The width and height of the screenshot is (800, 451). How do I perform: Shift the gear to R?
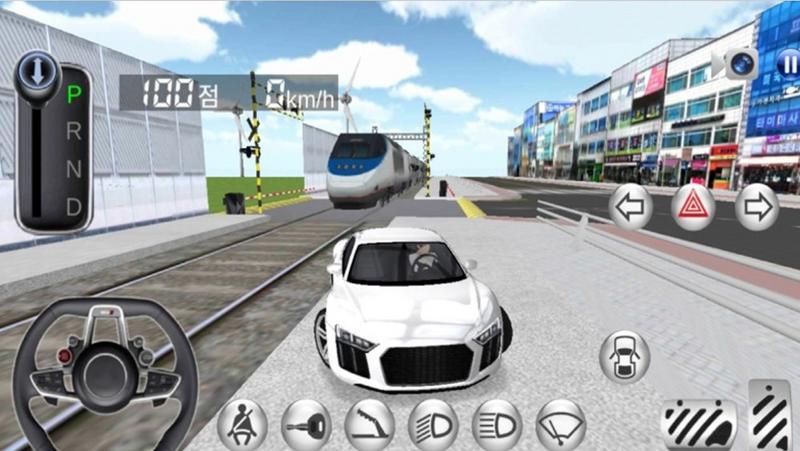pyautogui.click(x=73, y=132)
